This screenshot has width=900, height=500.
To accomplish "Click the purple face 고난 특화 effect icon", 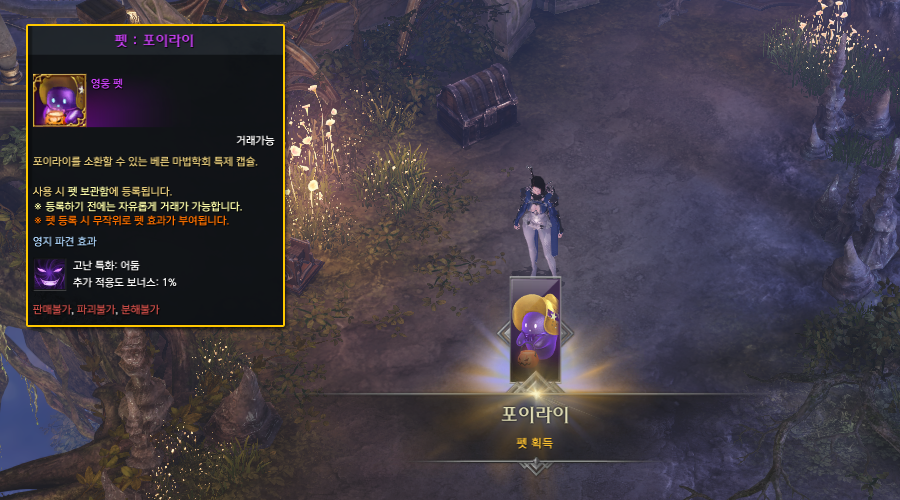I will pyautogui.click(x=50, y=274).
